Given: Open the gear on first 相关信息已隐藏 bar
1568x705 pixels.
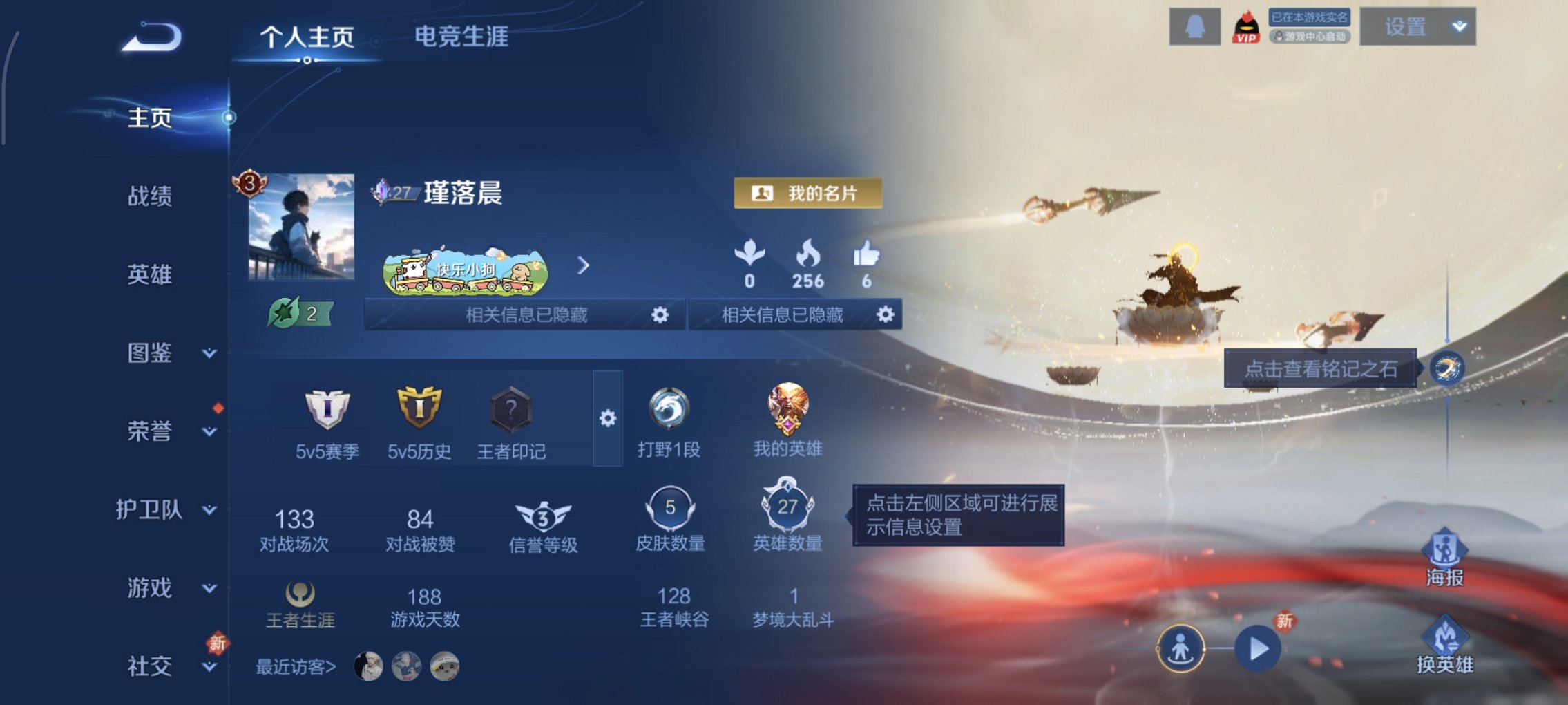Looking at the screenshot, I should coord(661,315).
